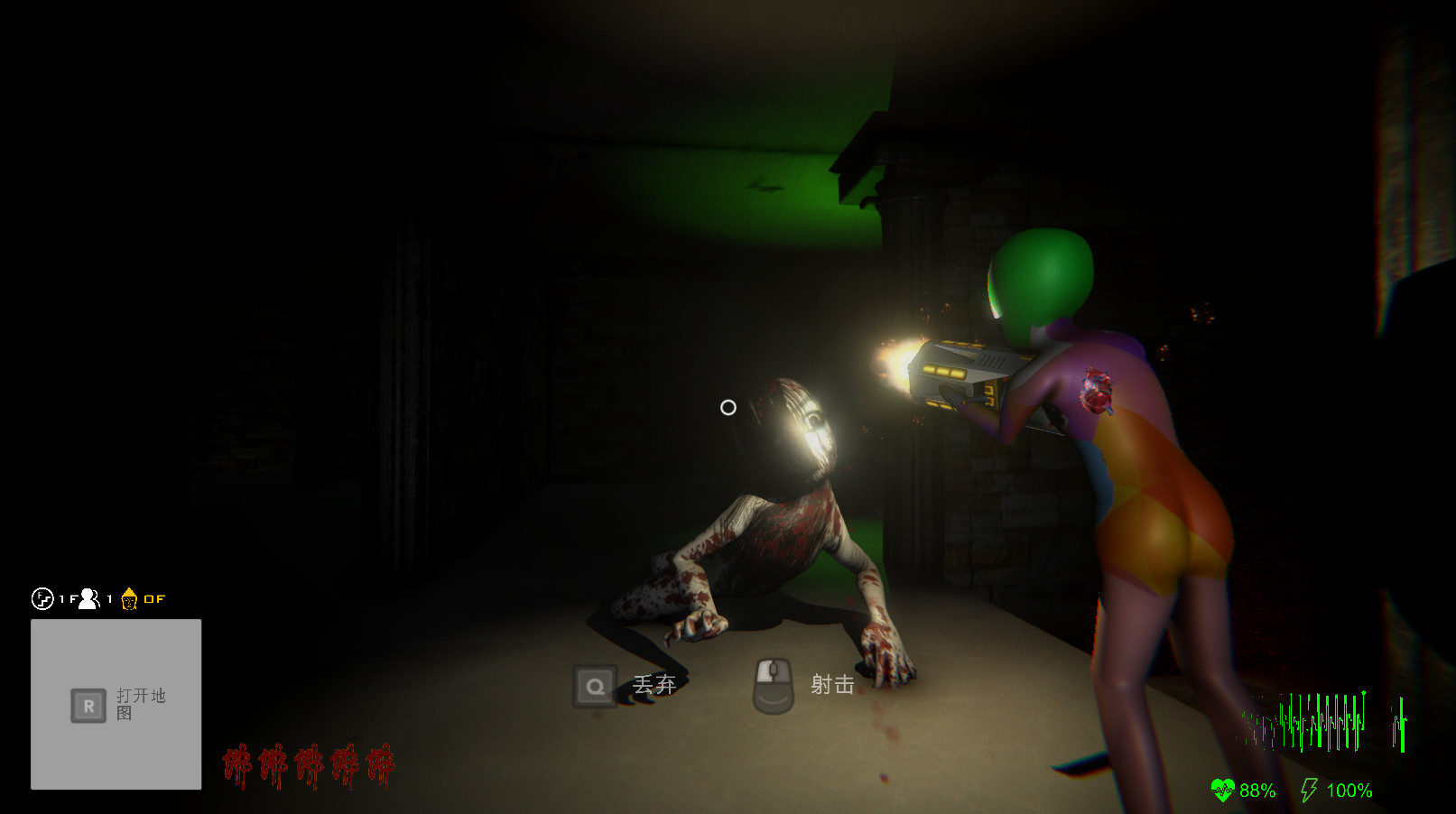Select the 丢弃 discard menu entry
1456x814 pixels.
pos(653,686)
